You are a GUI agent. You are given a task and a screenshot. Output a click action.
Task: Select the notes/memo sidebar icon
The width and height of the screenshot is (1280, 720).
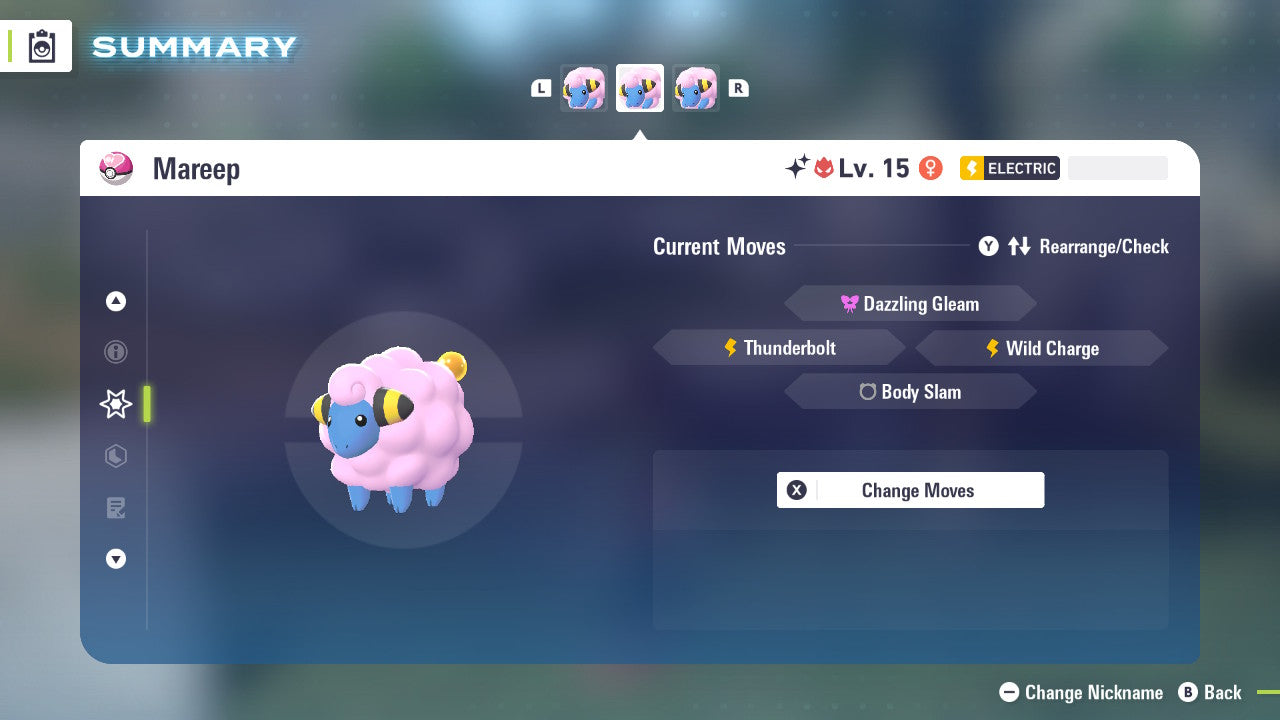[115, 508]
